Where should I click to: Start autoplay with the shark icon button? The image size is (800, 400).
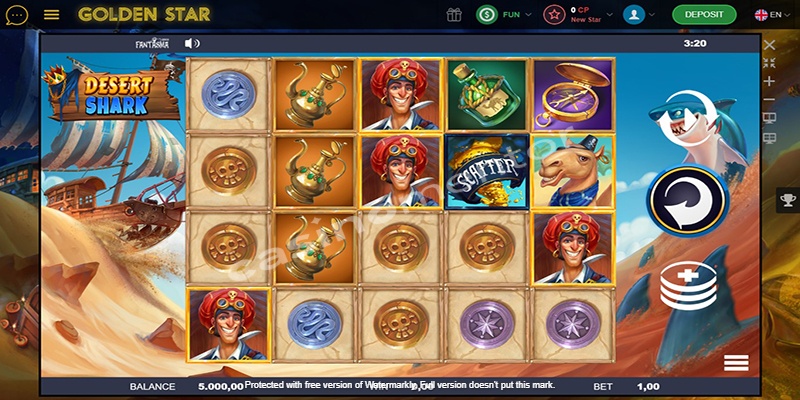[x=686, y=113]
